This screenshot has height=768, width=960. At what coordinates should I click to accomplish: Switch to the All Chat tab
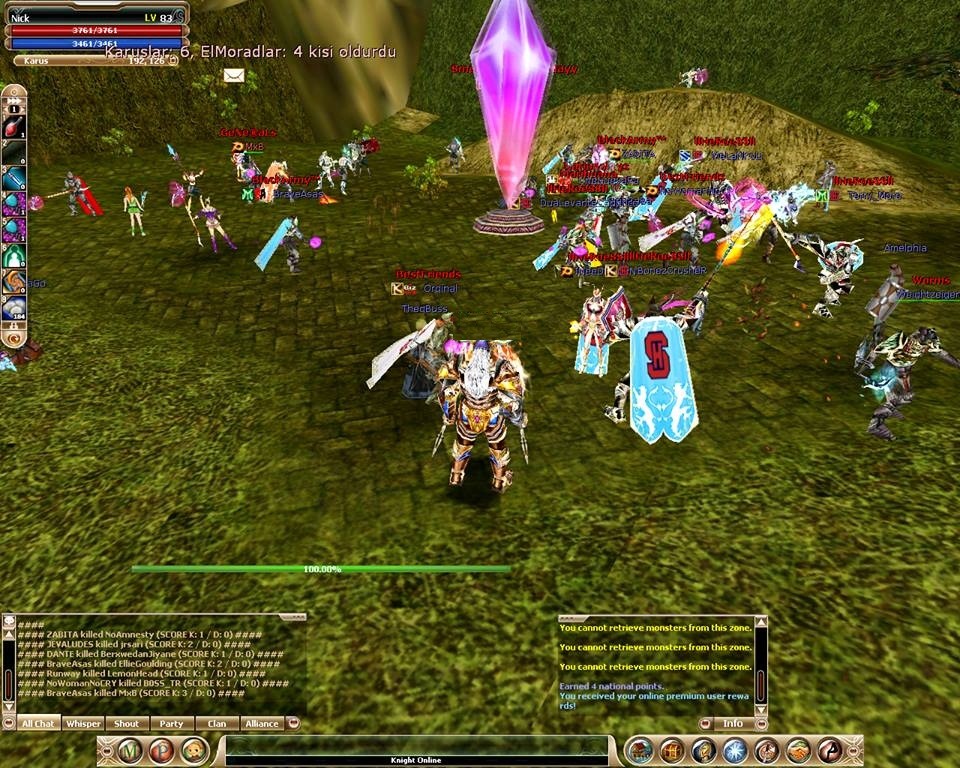(x=39, y=723)
